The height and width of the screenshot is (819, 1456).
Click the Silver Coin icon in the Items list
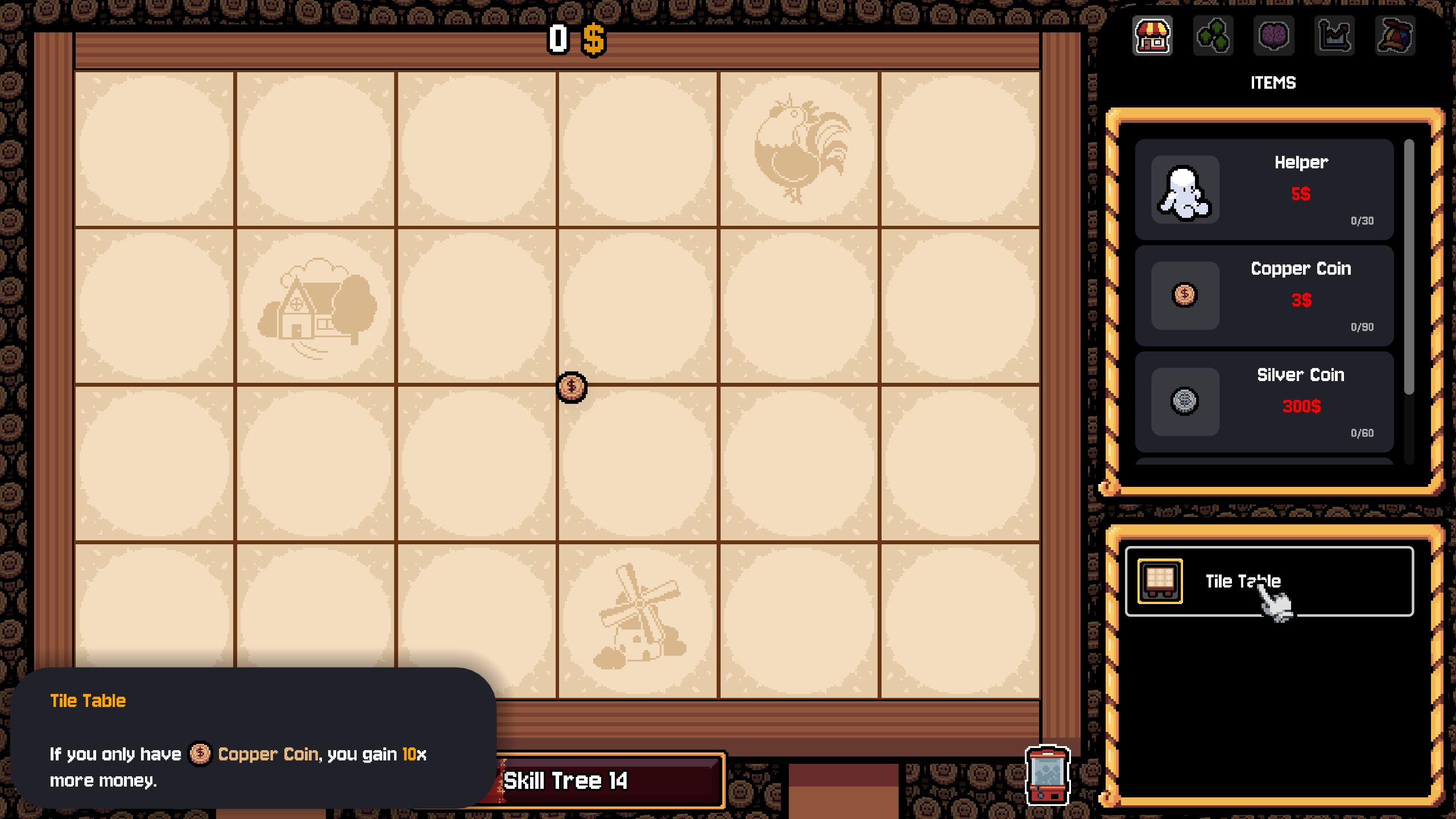pyautogui.click(x=1184, y=402)
